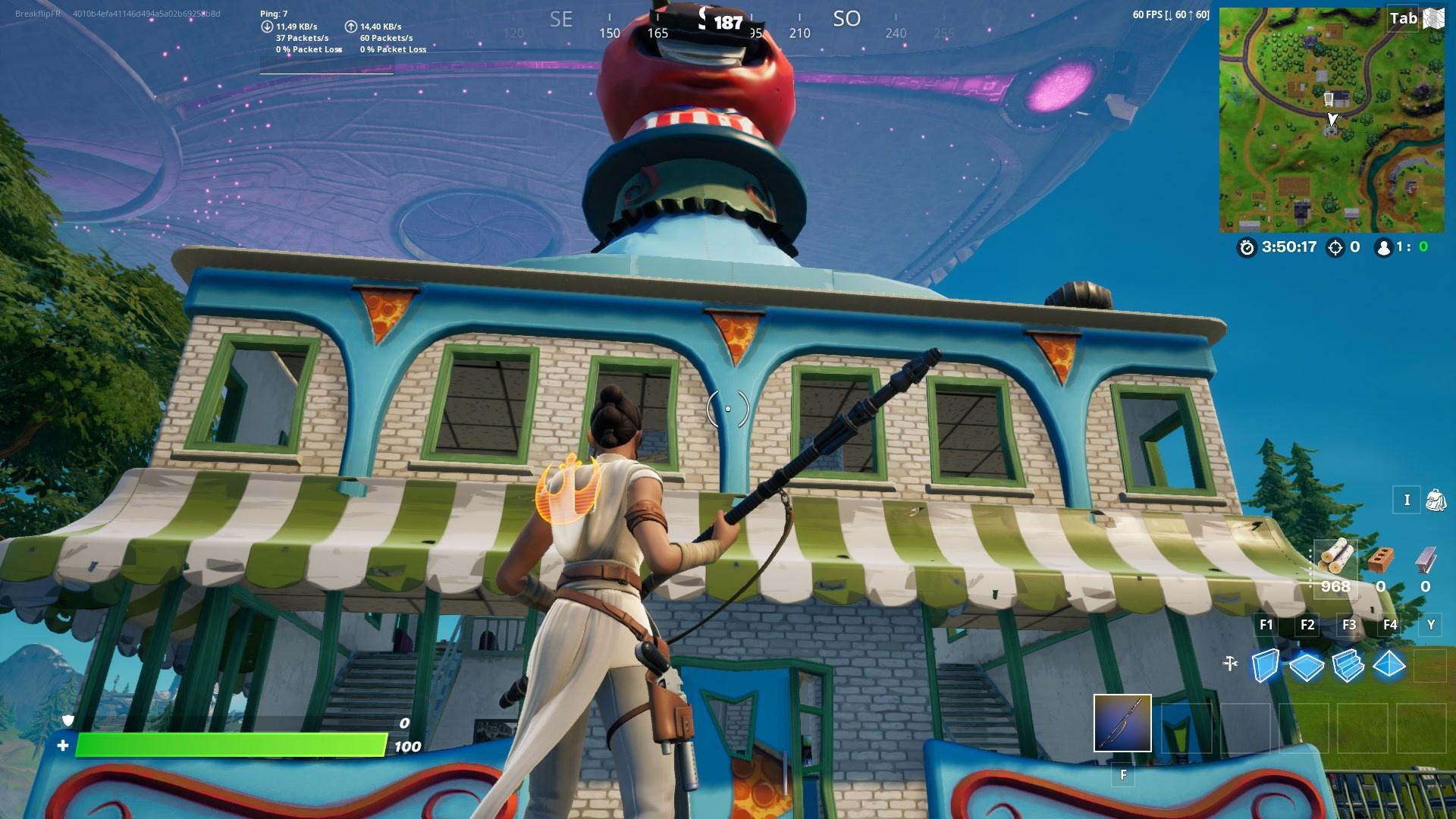Screen dimensions: 1456x819
Task: Click the F1 hotbar slot
Action: [1267, 624]
